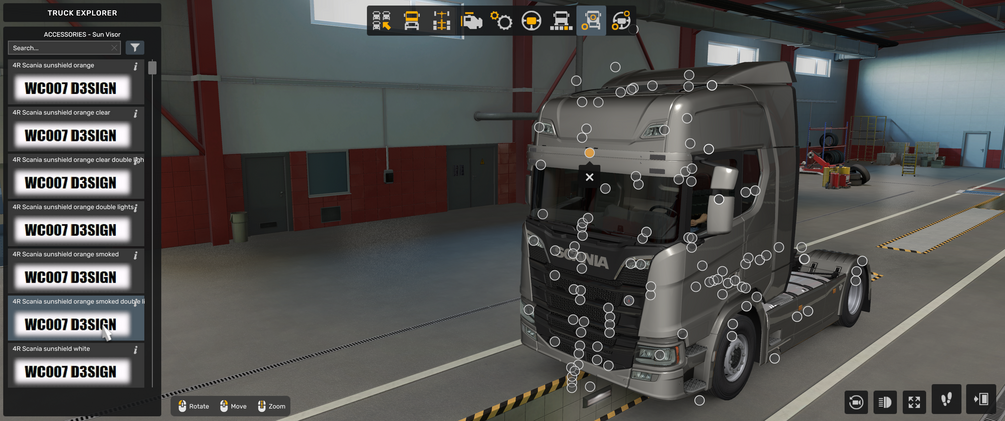Screen dimensions: 1005x421
Task: Open the transmission gears category
Action: click(501, 21)
